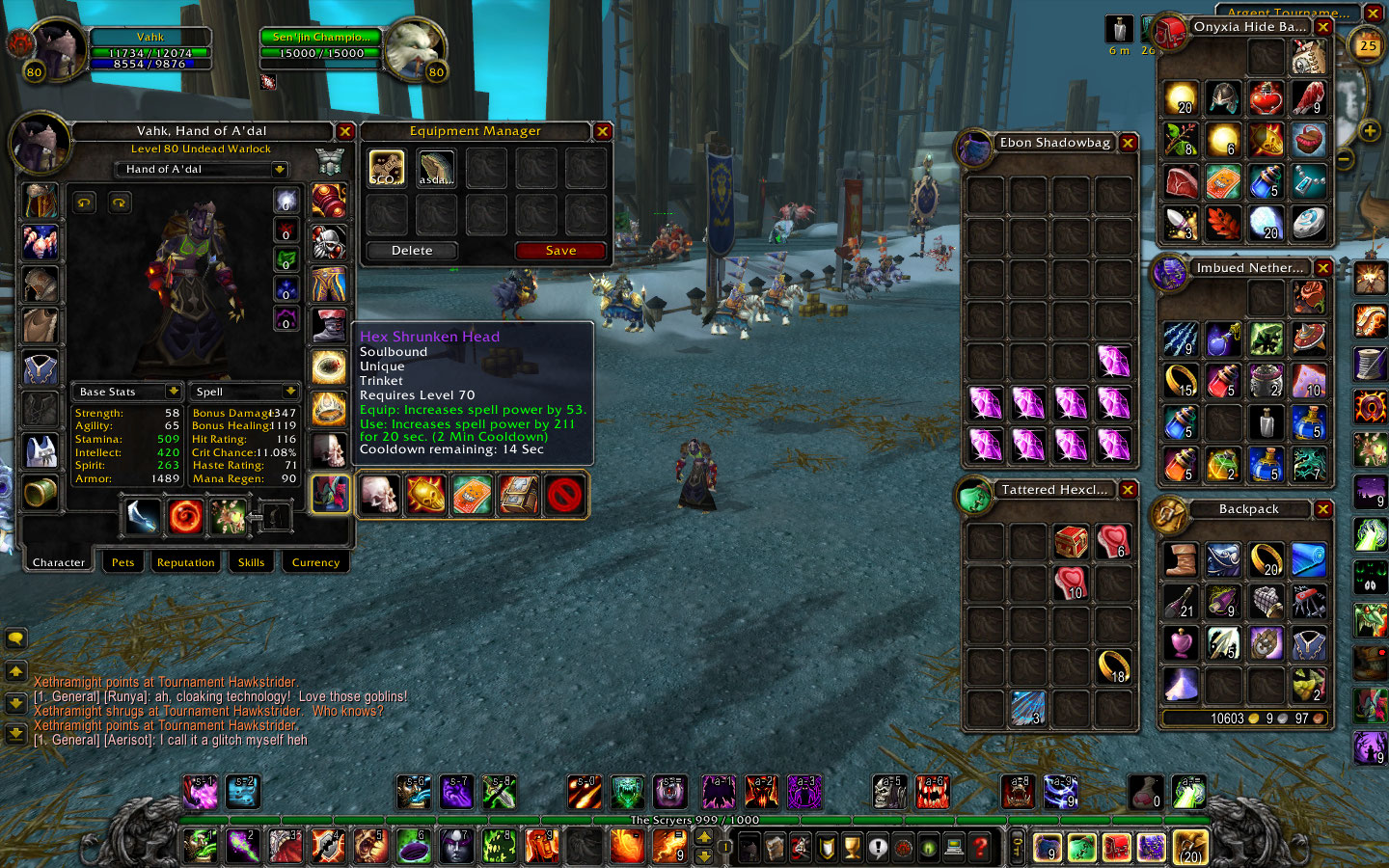
Task: Select the skull trinket in the flyout
Action: click(x=379, y=495)
